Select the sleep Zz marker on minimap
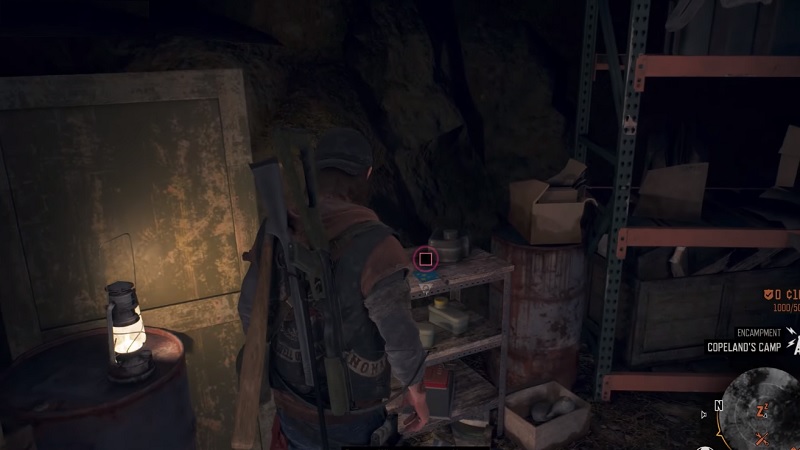800x450 pixels. pos(760,411)
